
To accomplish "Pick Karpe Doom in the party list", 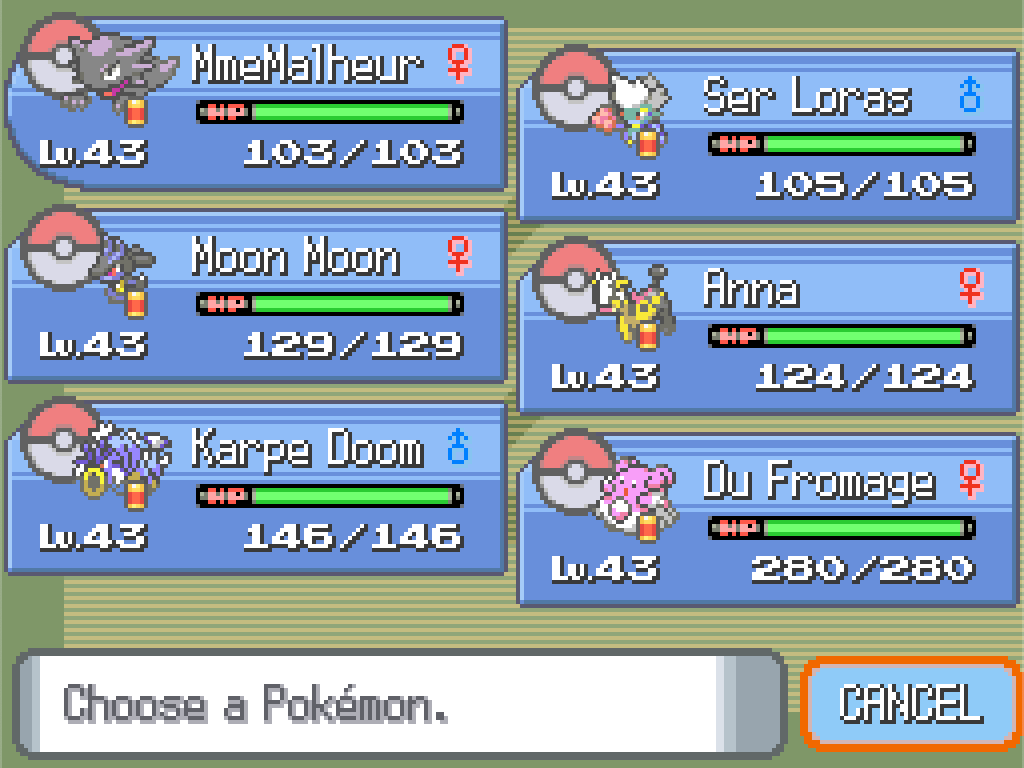I will tap(258, 488).
